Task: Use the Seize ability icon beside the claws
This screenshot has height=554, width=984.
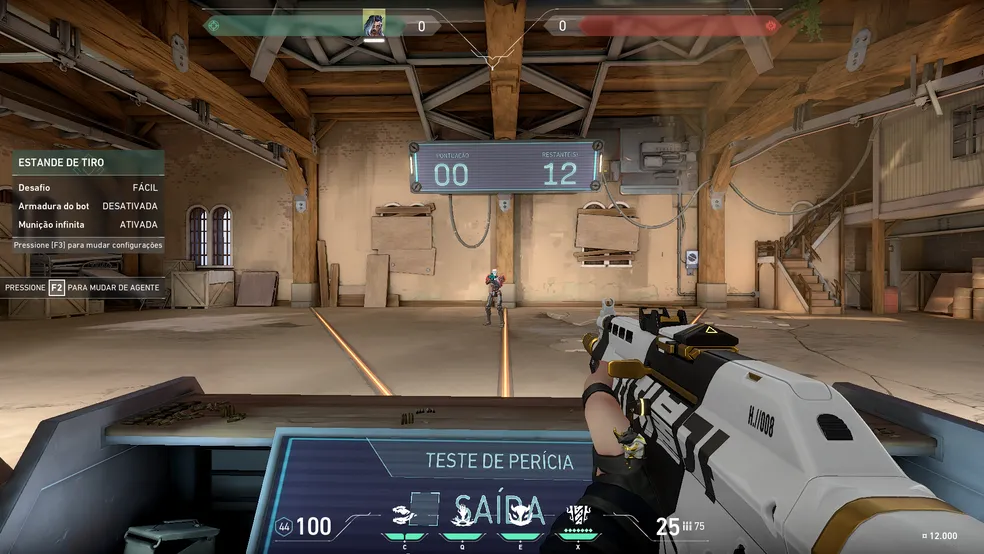Action: pos(463,513)
